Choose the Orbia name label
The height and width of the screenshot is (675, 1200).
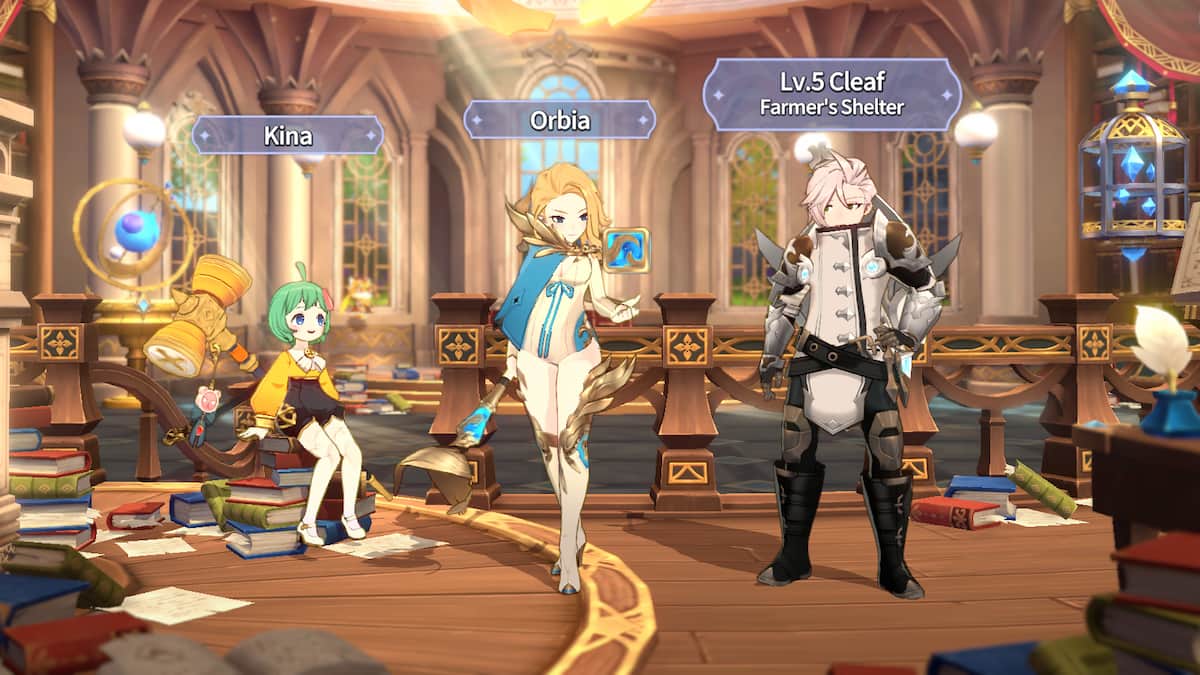click(559, 120)
